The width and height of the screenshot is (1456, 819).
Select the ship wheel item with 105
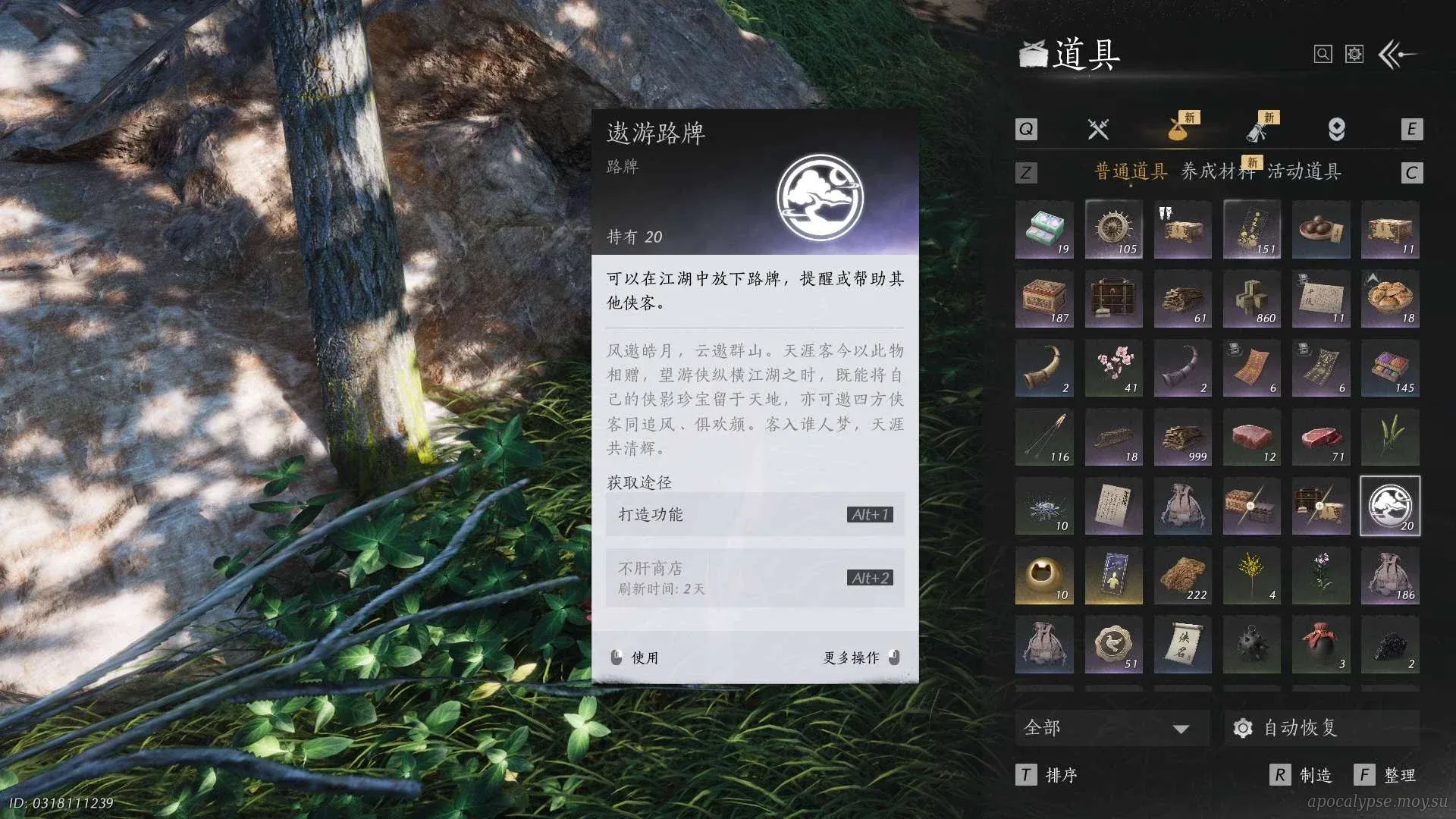pos(1113,229)
